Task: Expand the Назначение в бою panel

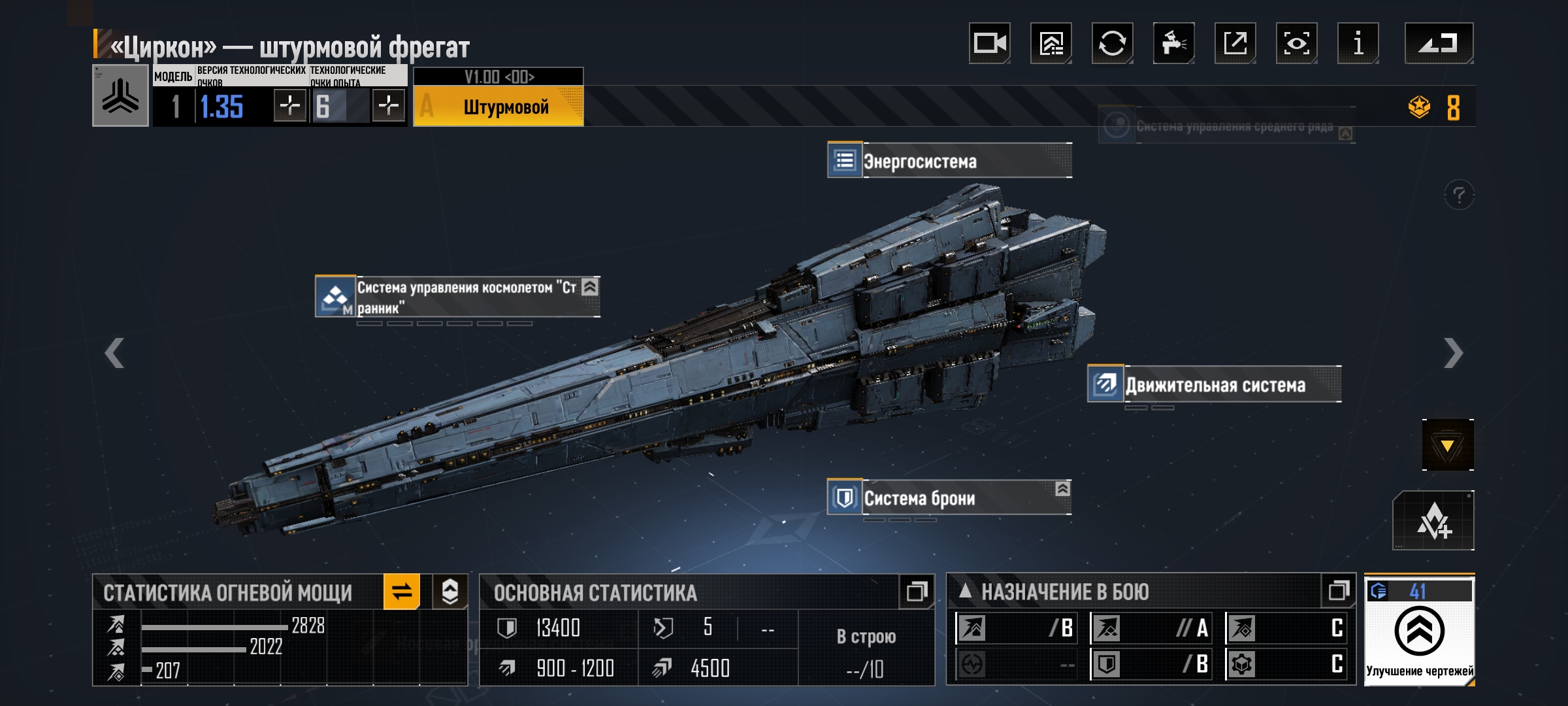Action: (1338, 592)
